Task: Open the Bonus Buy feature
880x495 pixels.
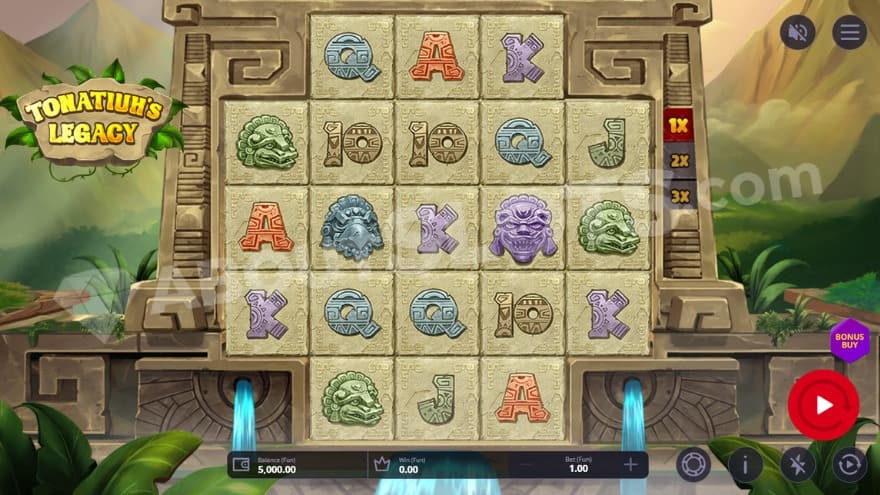Action: pos(849,341)
